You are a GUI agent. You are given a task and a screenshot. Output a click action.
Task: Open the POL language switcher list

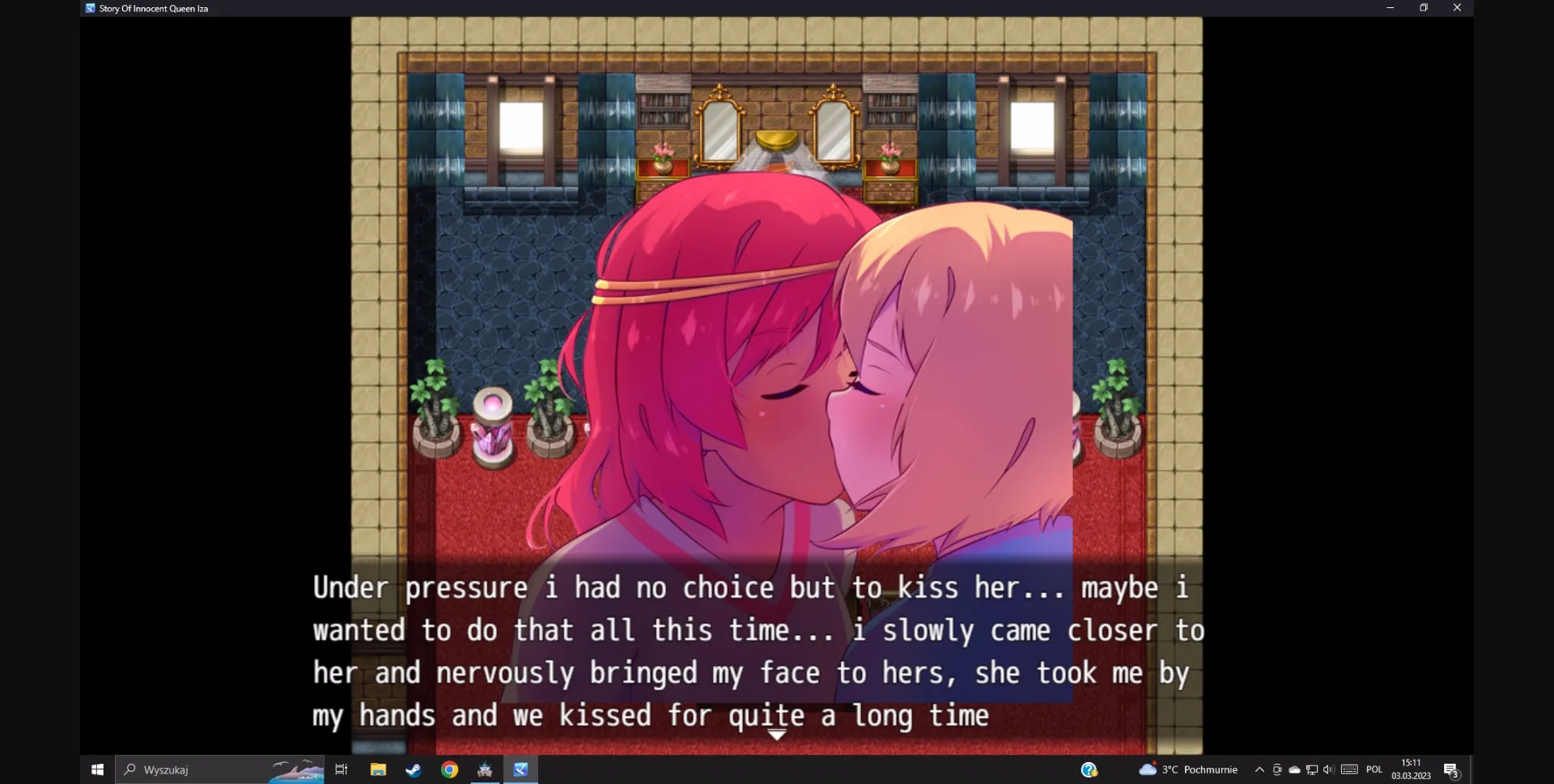pos(1376,769)
